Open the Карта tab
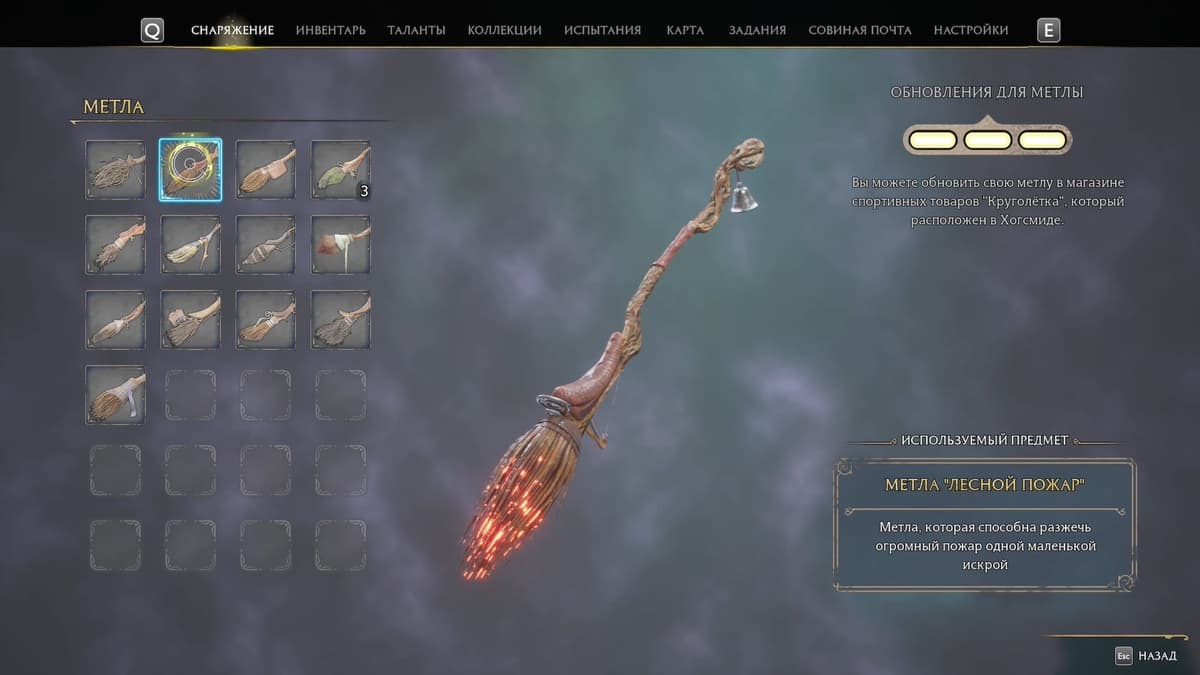1200x675 pixels. (x=685, y=30)
